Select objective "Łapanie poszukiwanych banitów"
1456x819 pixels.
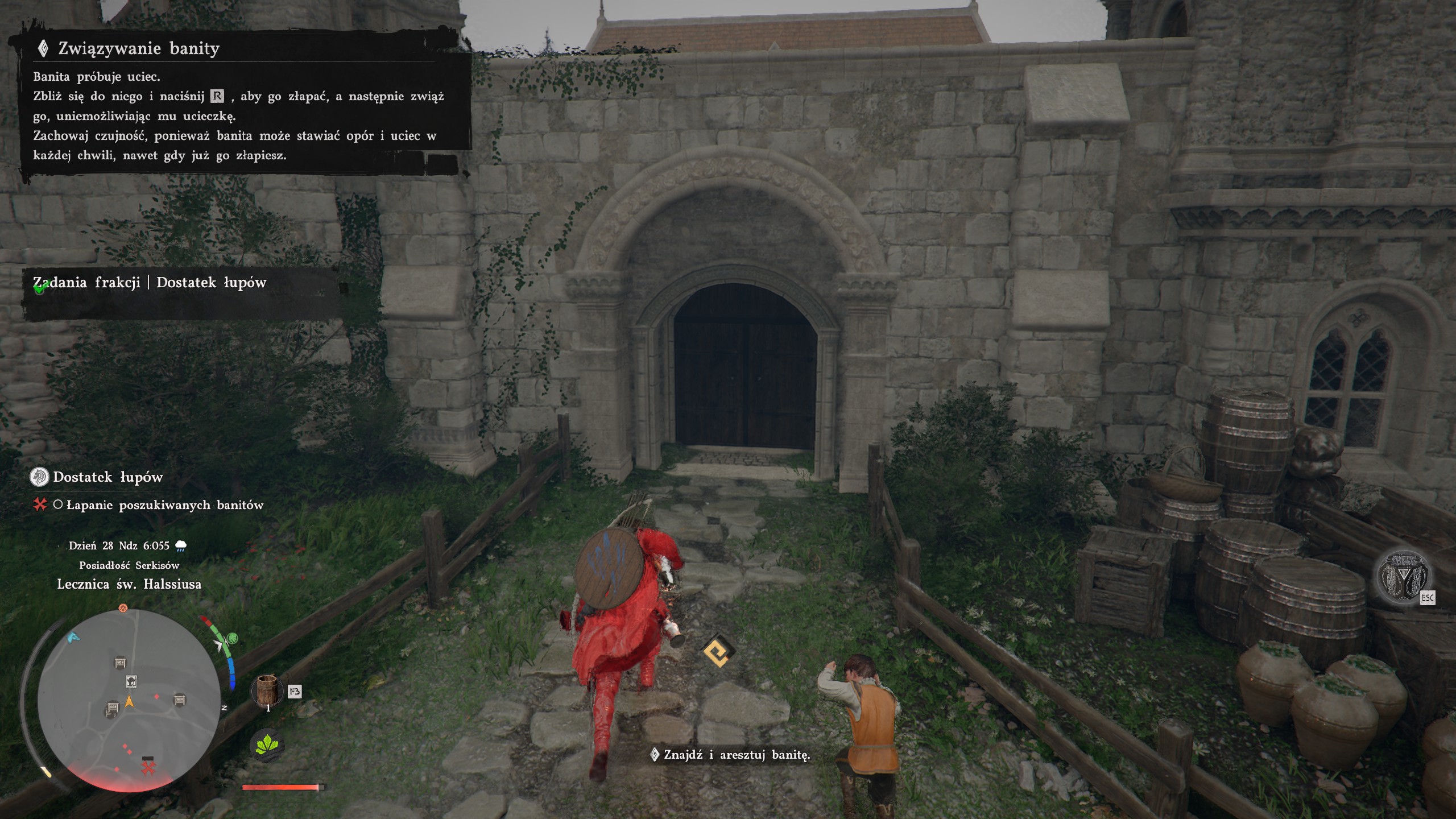click(164, 505)
